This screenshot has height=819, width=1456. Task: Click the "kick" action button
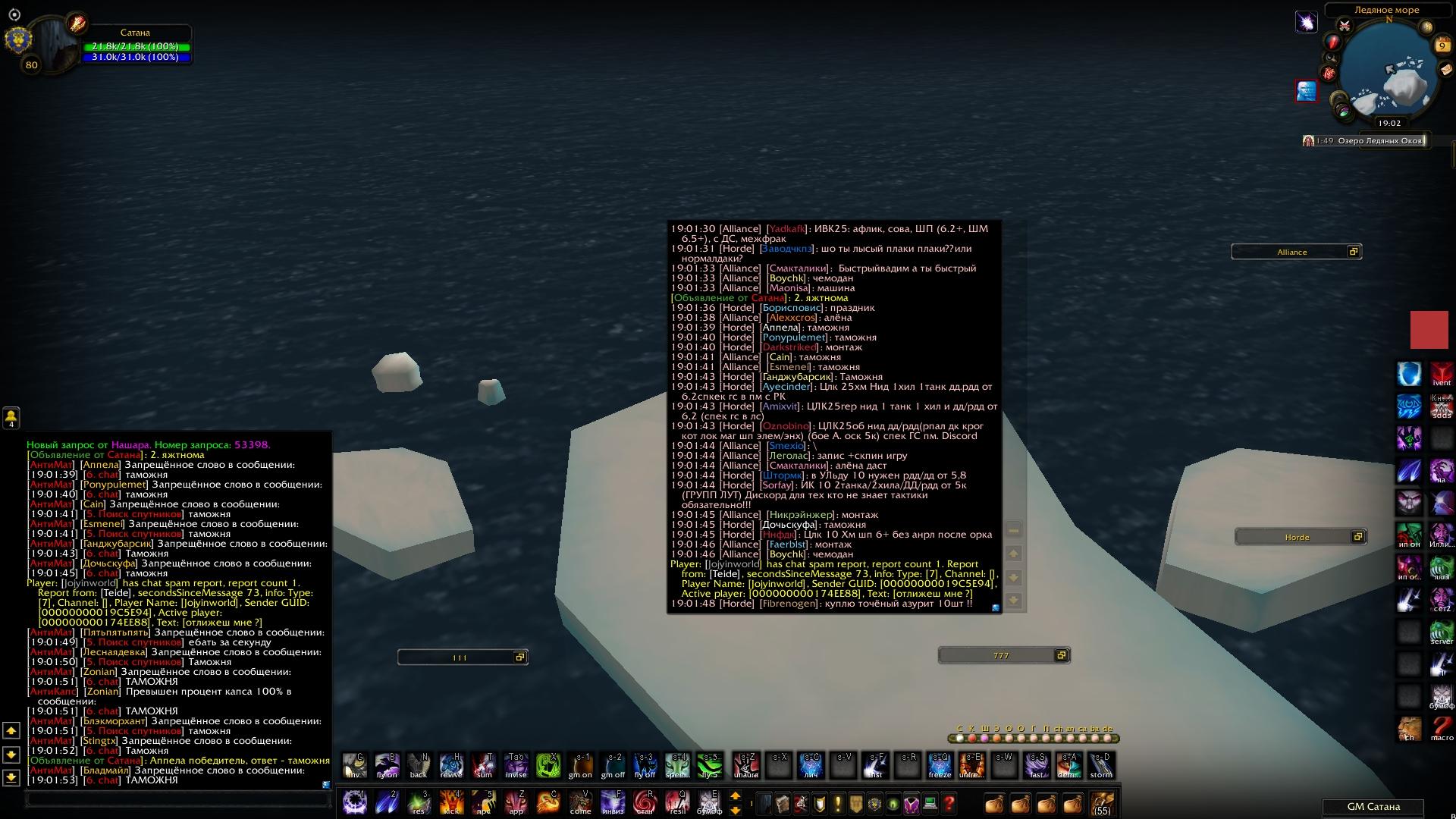click(x=451, y=802)
